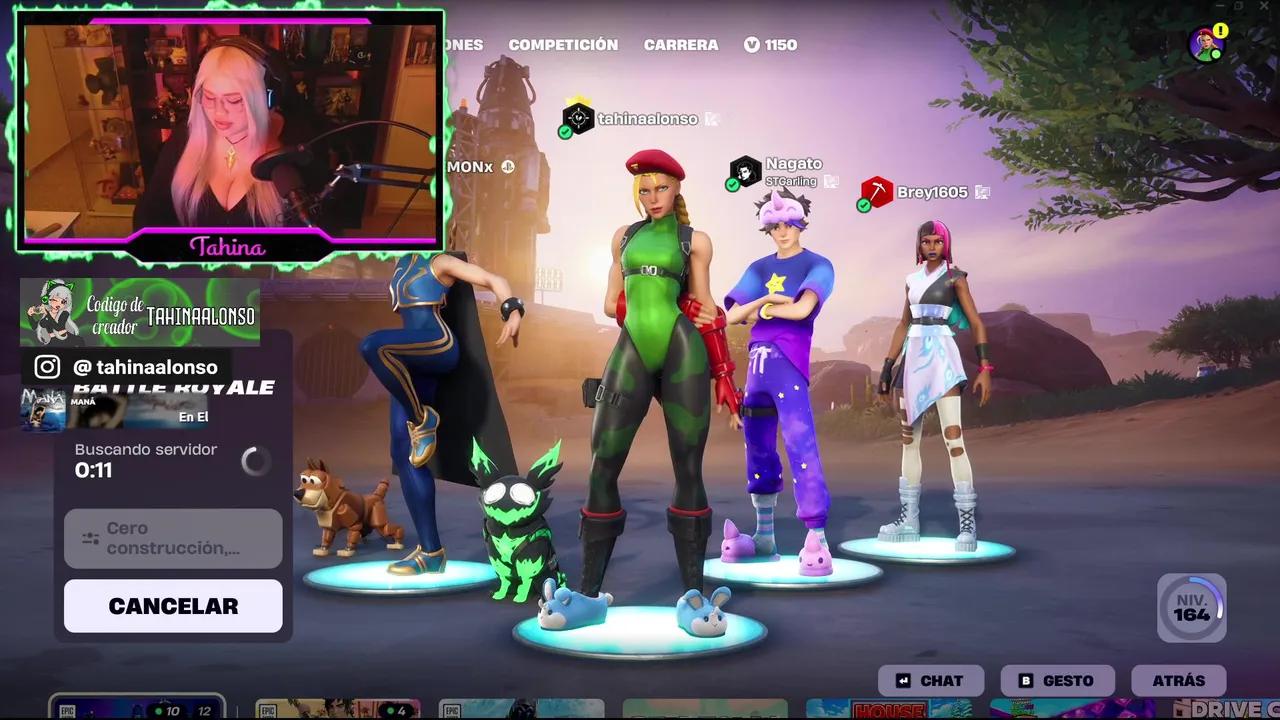This screenshot has height=720, width=1280.
Task: Click the Instagram icon in the overlay
Action: tap(46, 367)
